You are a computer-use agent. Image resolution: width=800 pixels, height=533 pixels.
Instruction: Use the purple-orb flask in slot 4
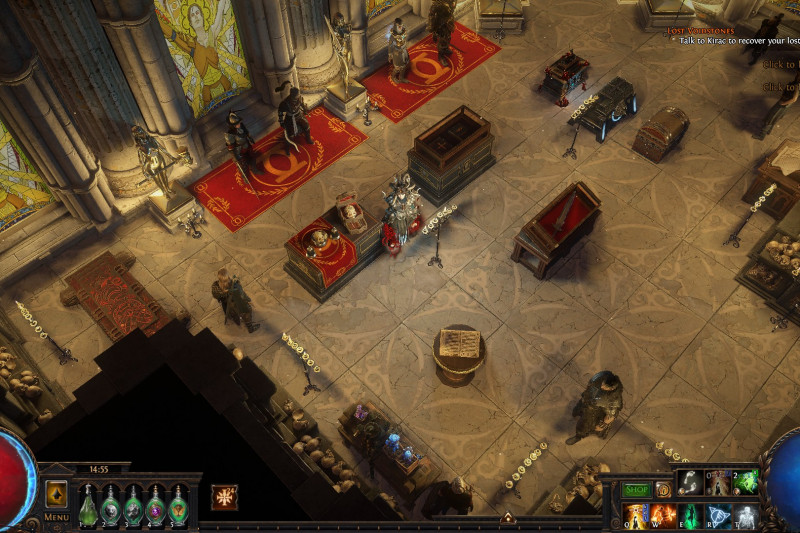155,503
